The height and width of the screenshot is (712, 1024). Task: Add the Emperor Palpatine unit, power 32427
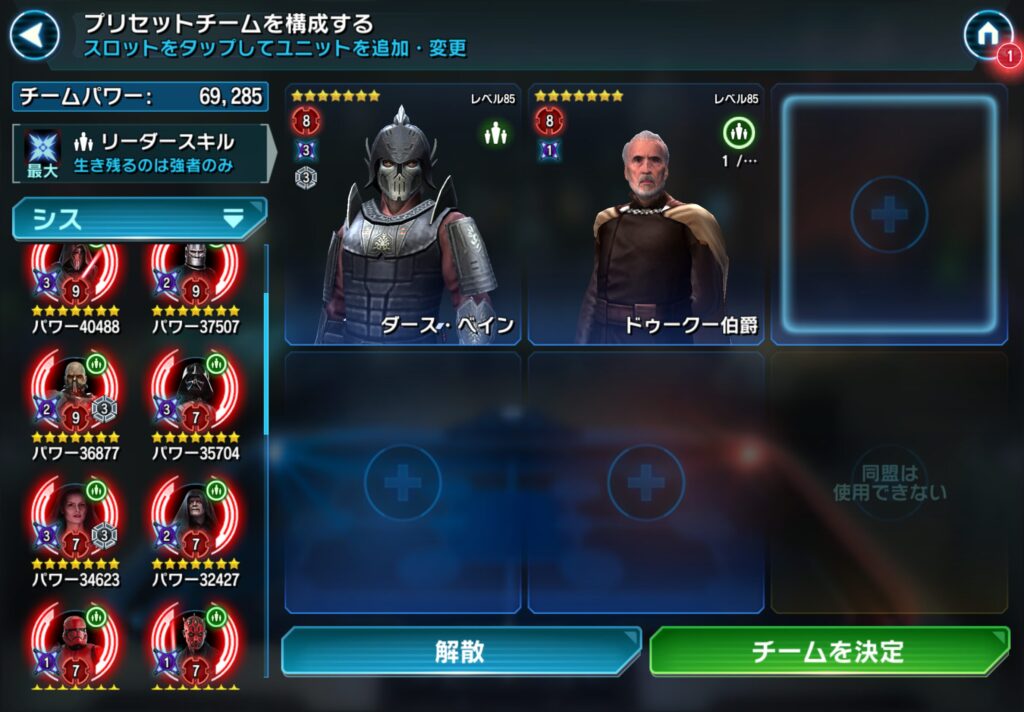(195, 520)
